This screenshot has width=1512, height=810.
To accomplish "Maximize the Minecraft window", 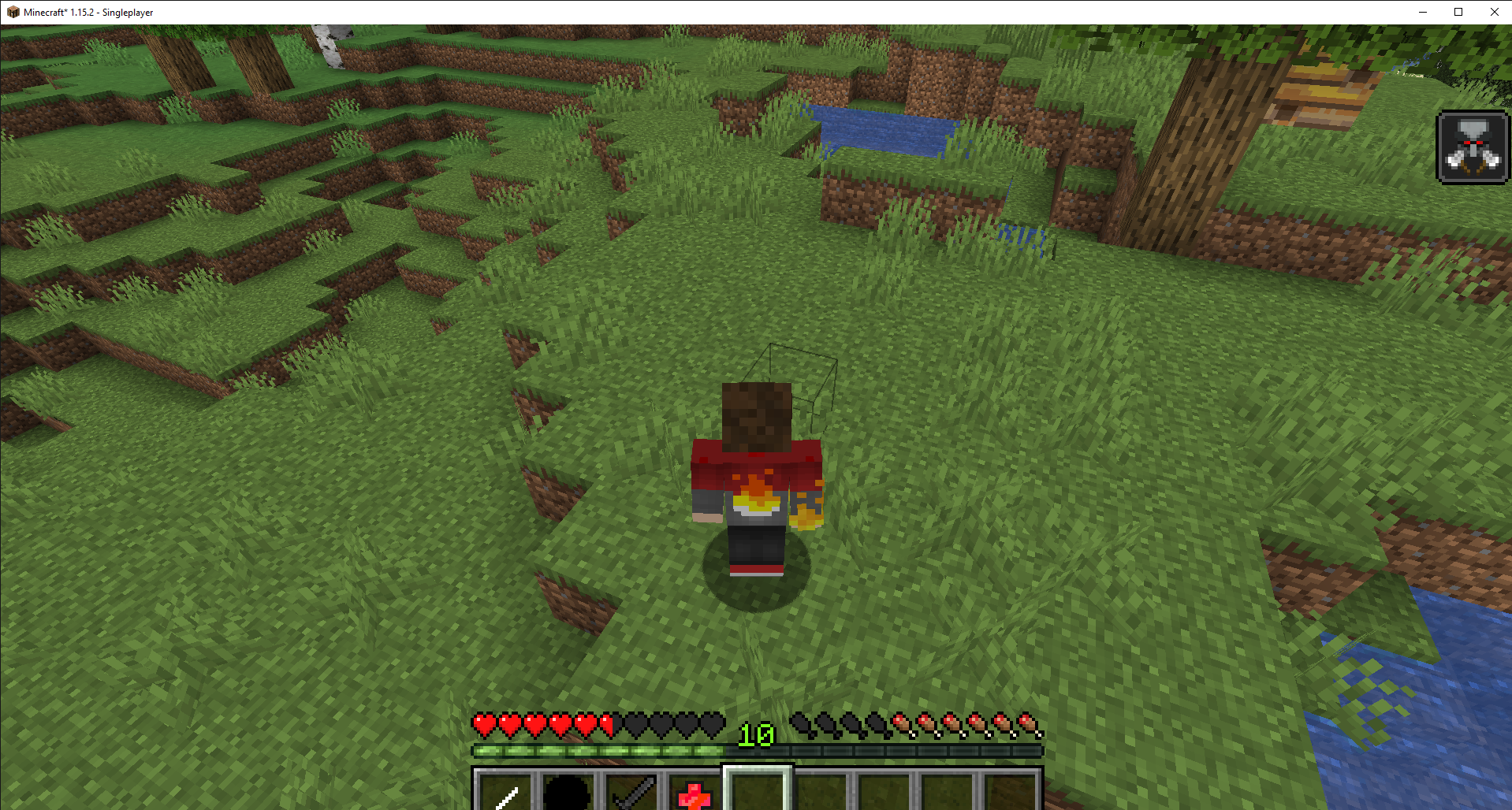I will point(1458,12).
